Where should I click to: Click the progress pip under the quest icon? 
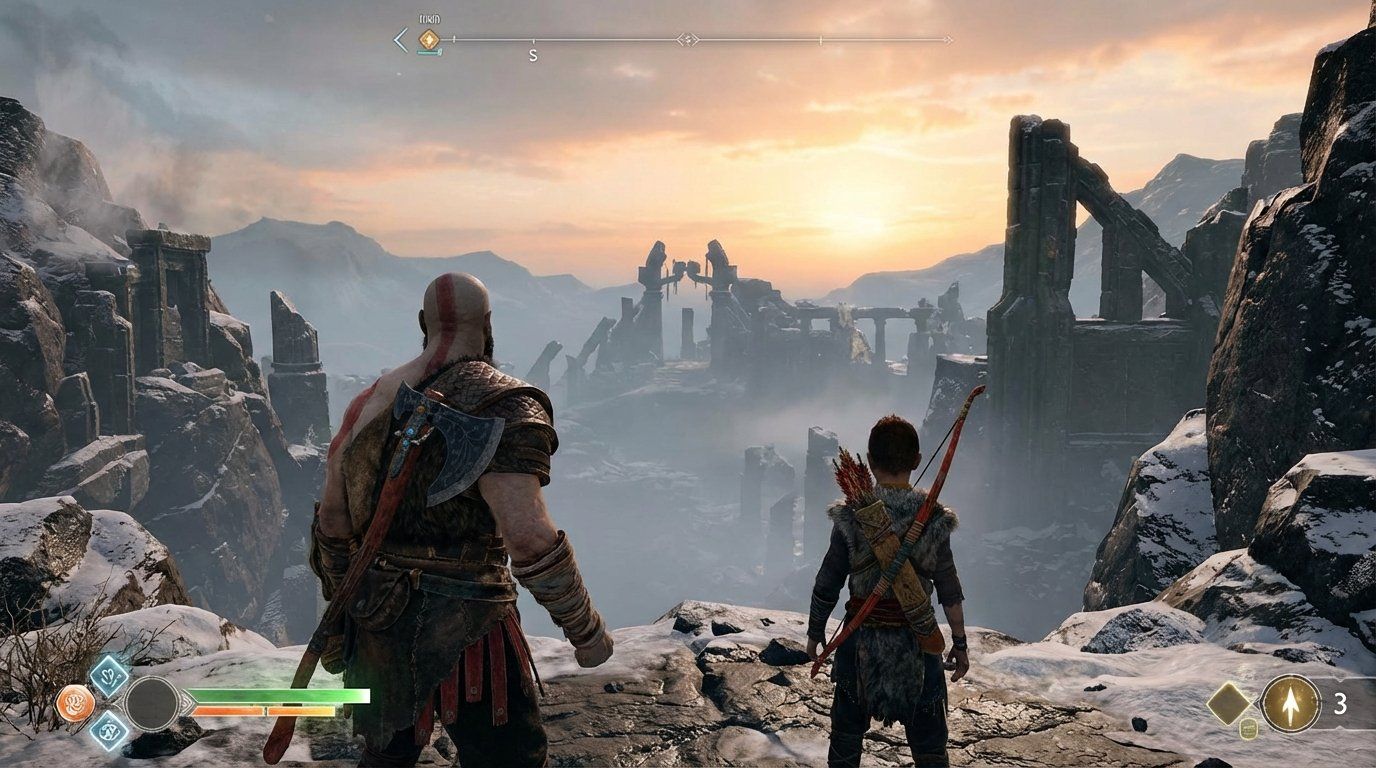point(428,52)
